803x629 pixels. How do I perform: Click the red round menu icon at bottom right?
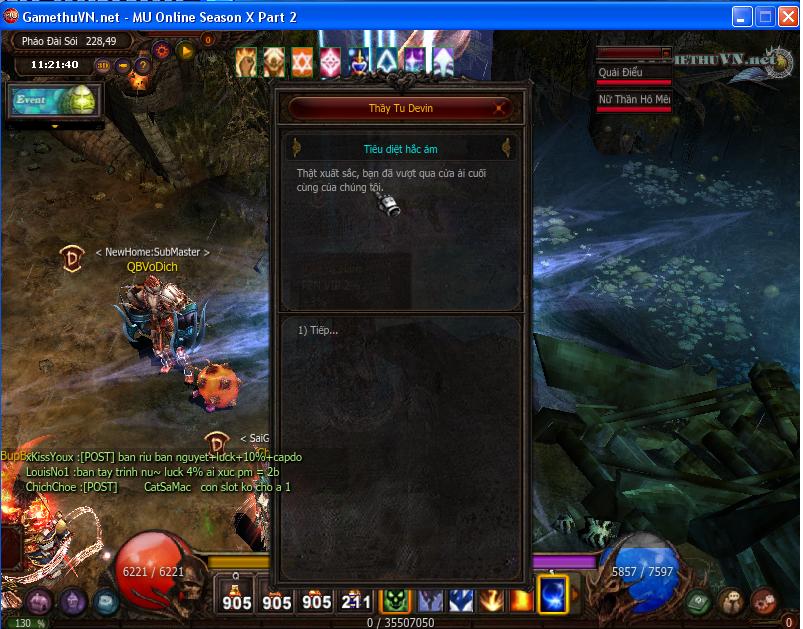765,601
